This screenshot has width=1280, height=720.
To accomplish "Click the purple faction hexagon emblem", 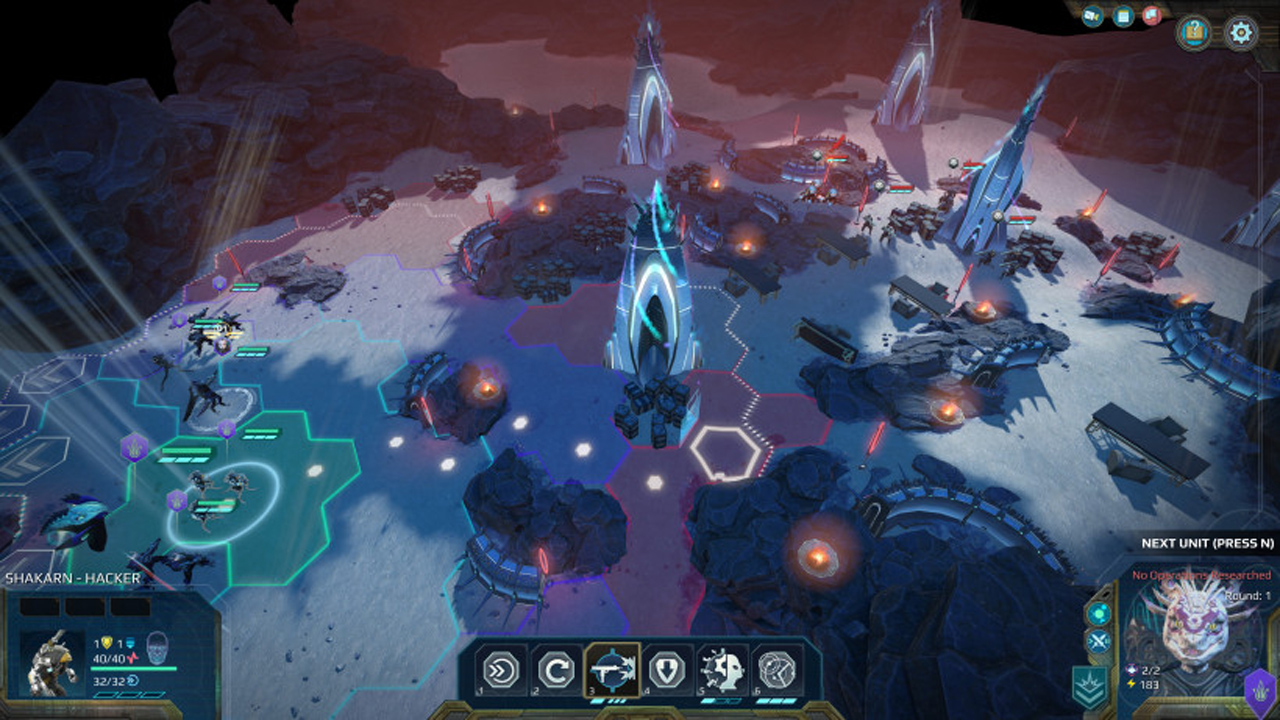I will [x=1260, y=692].
